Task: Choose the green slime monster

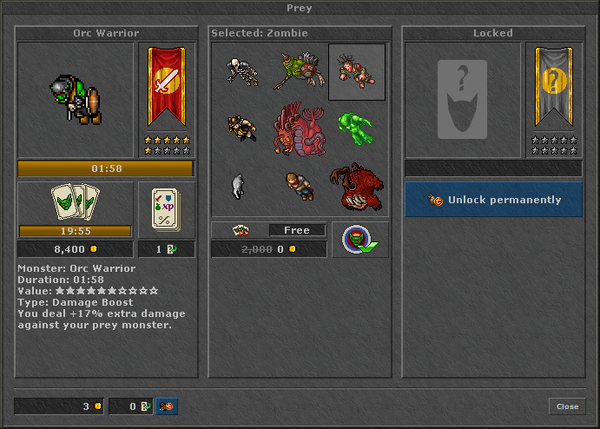Action: click(356, 125)
